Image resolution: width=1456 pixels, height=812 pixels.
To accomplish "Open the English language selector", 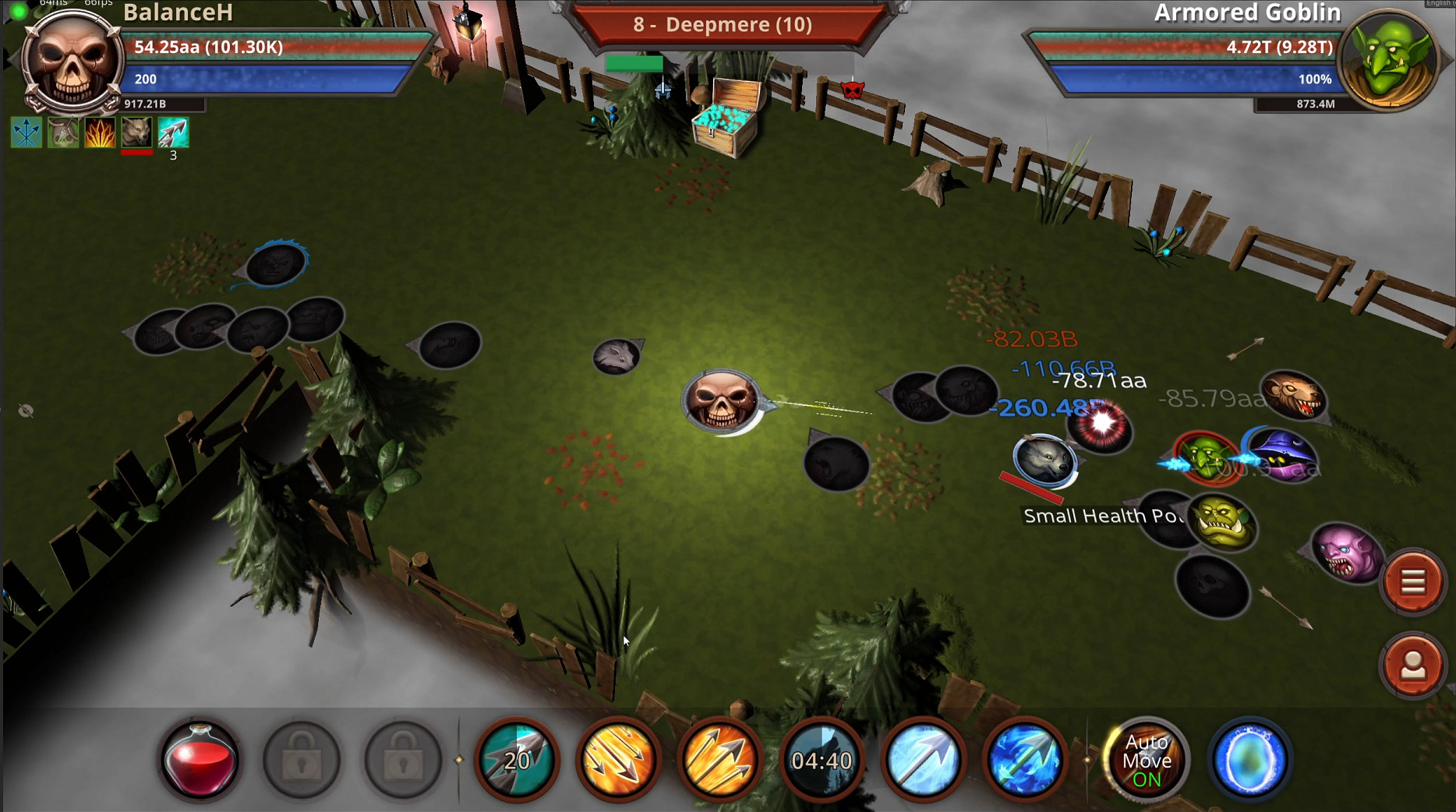I will (1439, 5).
